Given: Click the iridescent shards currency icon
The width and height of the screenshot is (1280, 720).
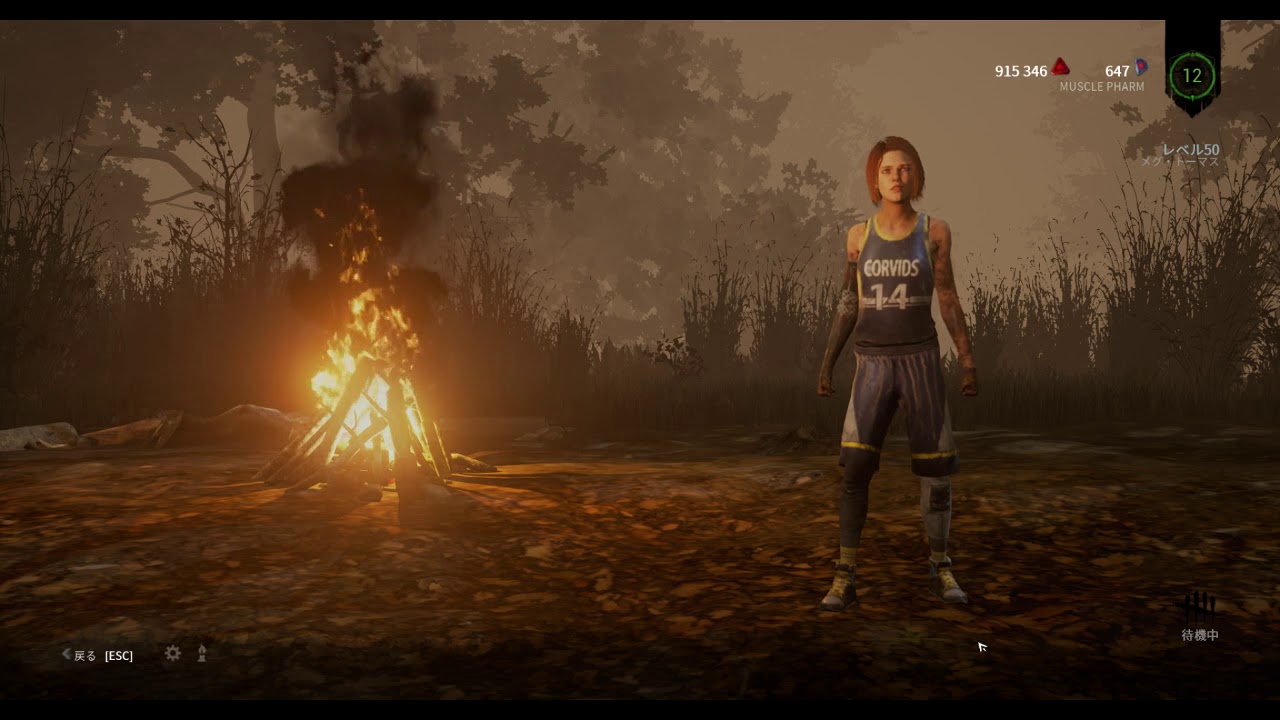Looking at the screenshot, I should [x=1141, y=68].
